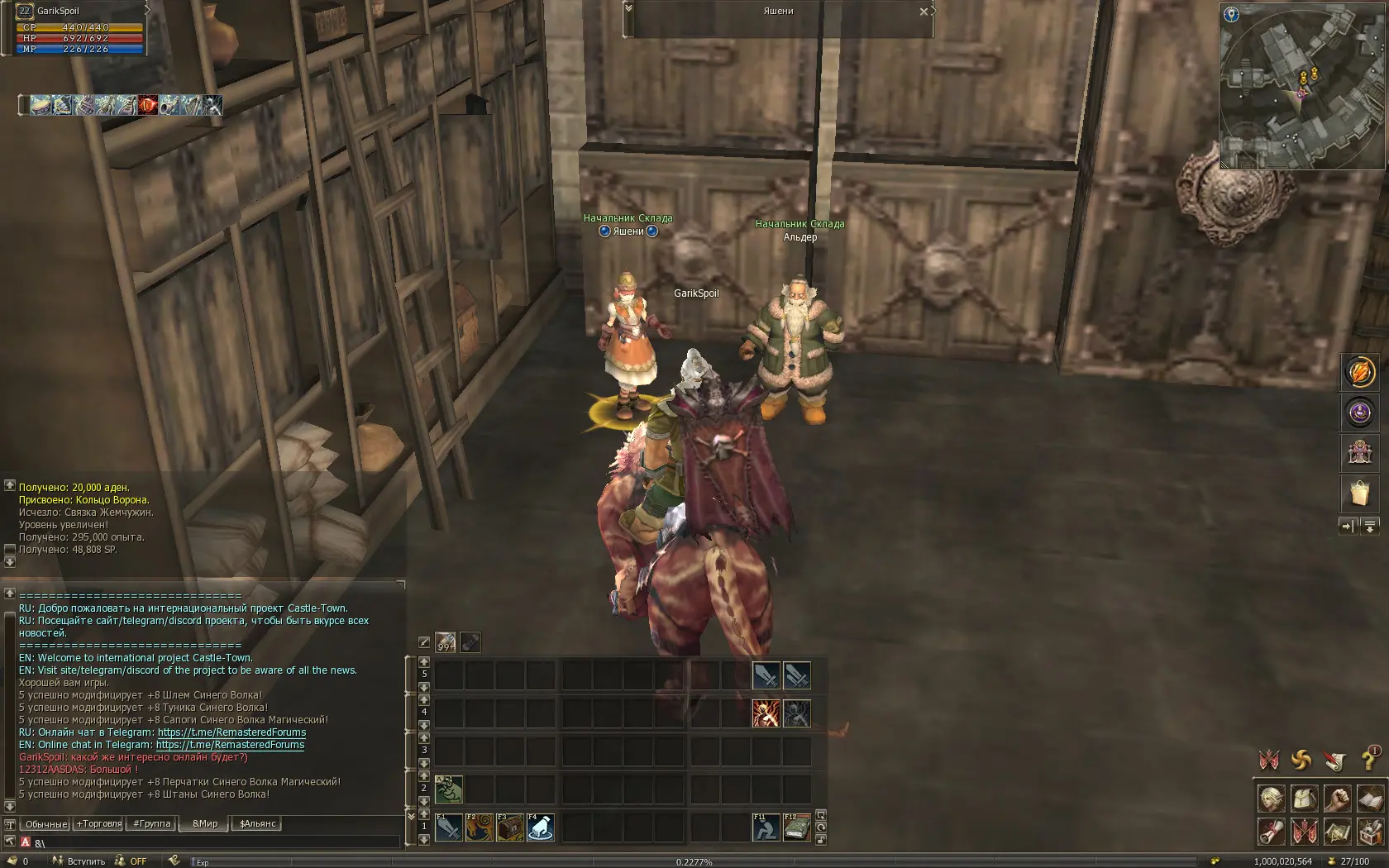Switch to the Обычные chat tab
Image resolution: width=1389 pixels, height=868 pixels.
[46, 823]
